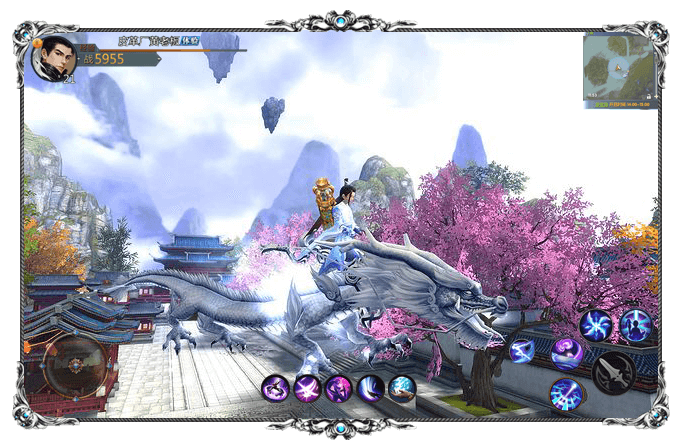676x444 pixels.
Task: Open the minimap
Action: coord(618,66)
